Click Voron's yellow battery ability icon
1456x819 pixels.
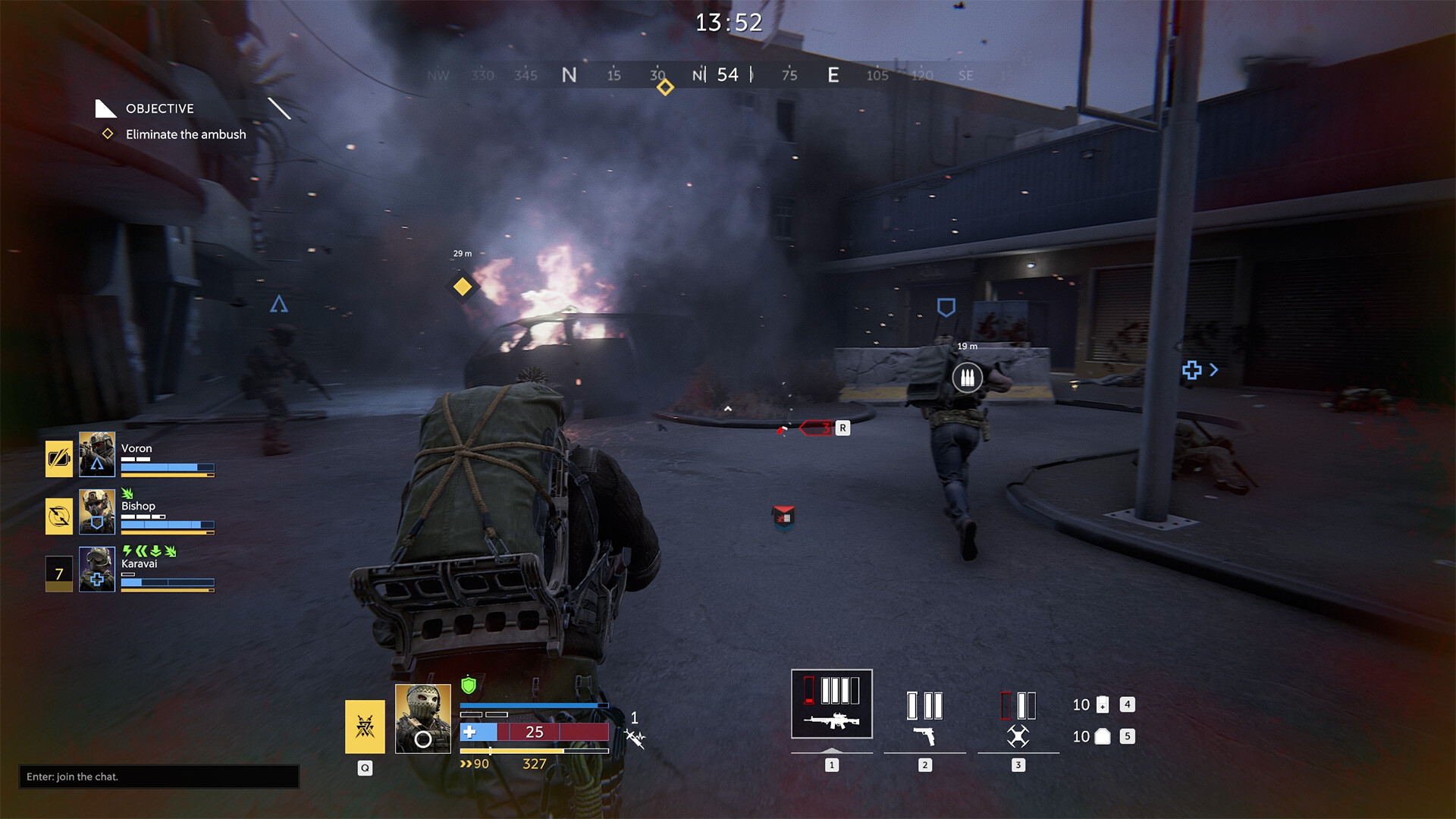[x=59, y=454]
